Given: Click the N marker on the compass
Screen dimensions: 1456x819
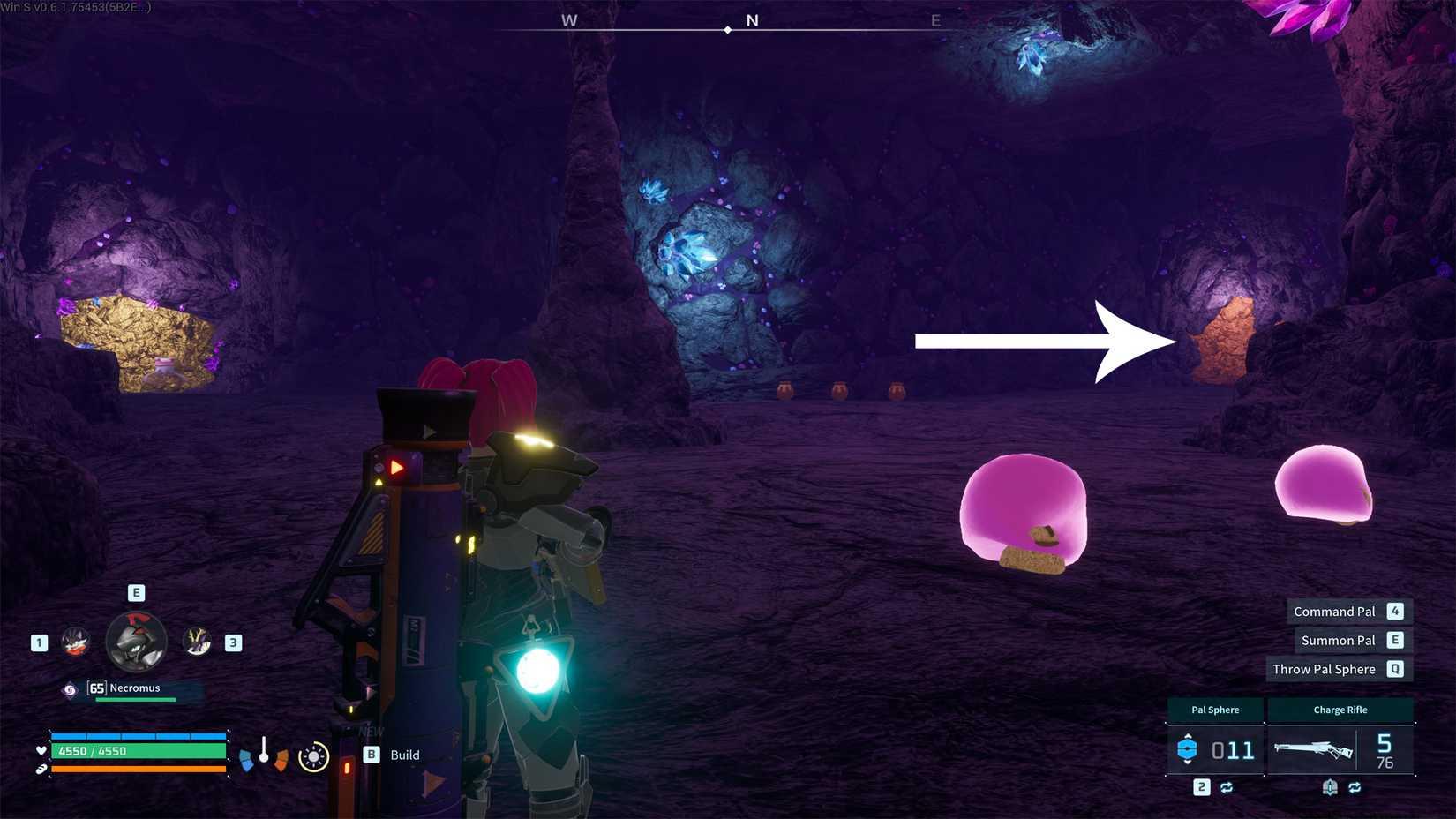Looking at the screenshot, I should tap(752, 19).
